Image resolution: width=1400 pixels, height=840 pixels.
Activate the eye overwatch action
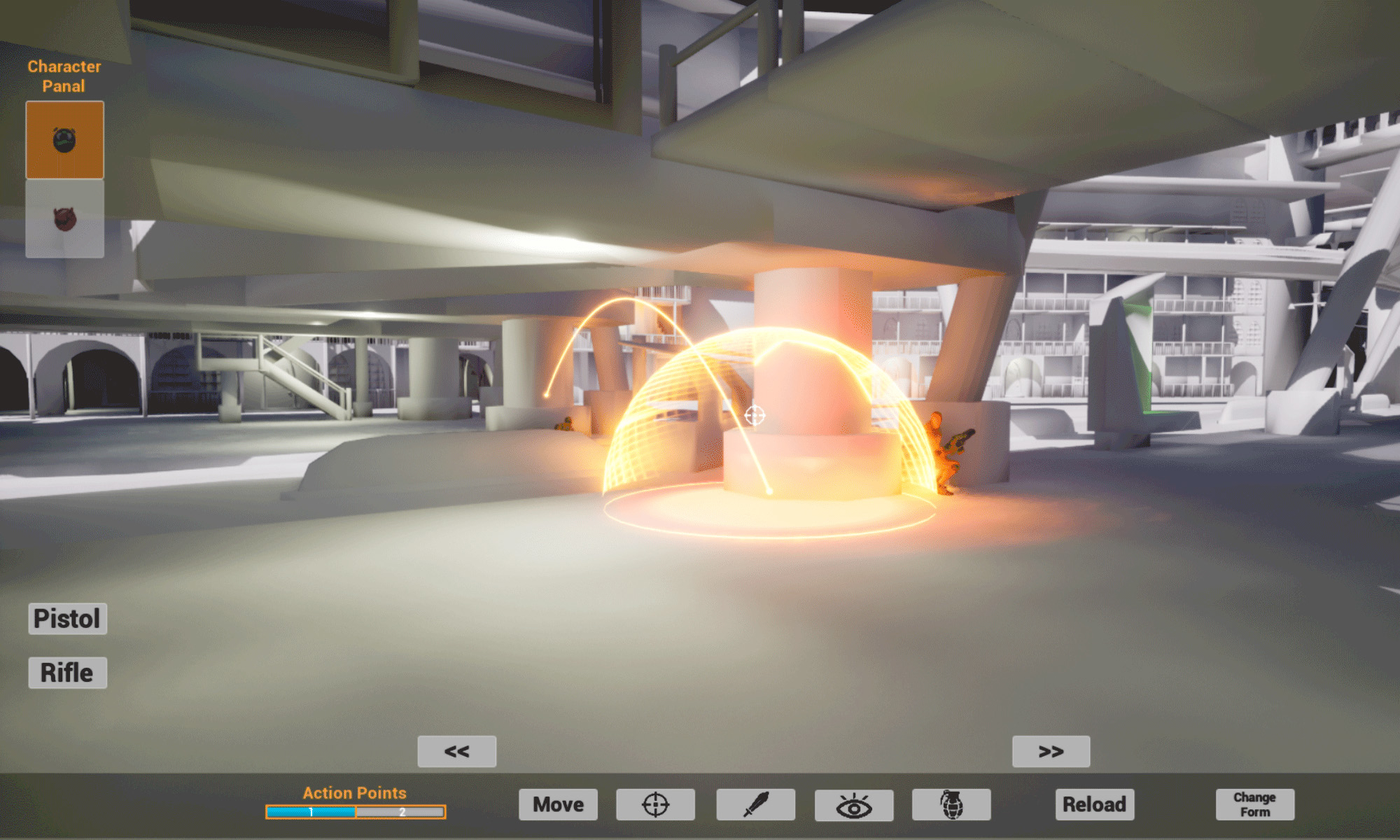(x=853, y=805)
